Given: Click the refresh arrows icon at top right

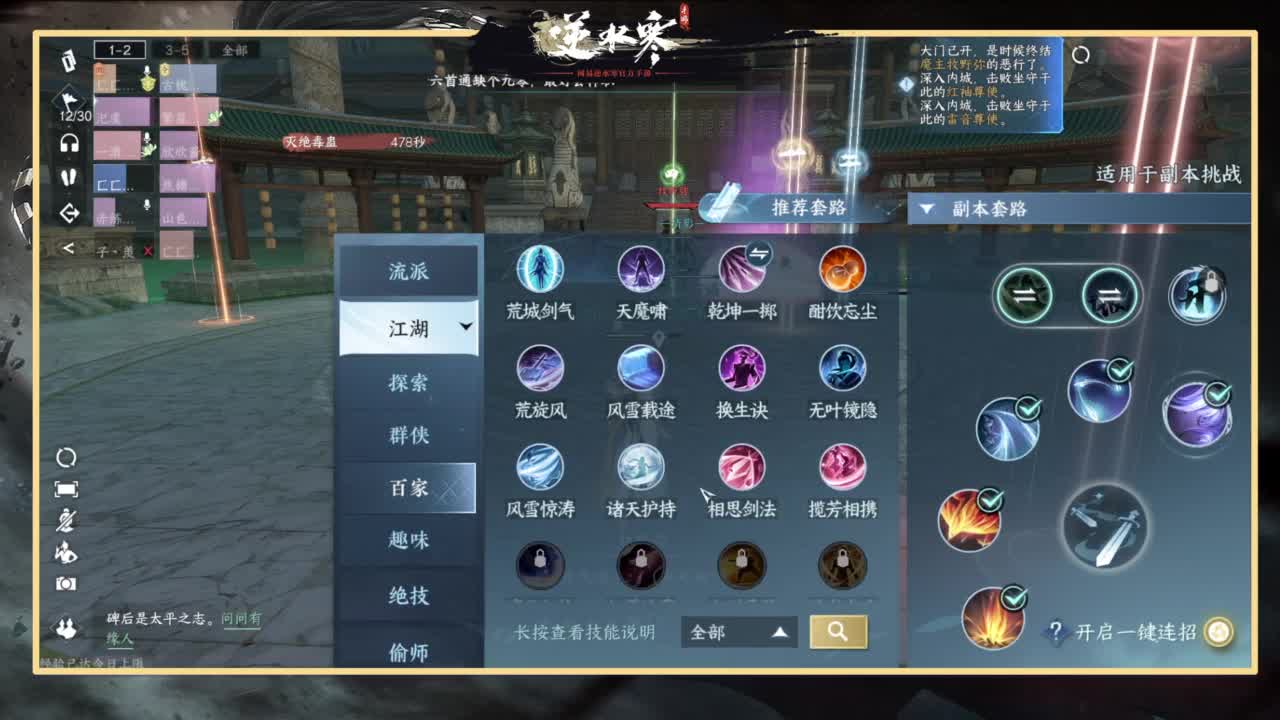Looking at the screenshot, I should point(1081,57).
